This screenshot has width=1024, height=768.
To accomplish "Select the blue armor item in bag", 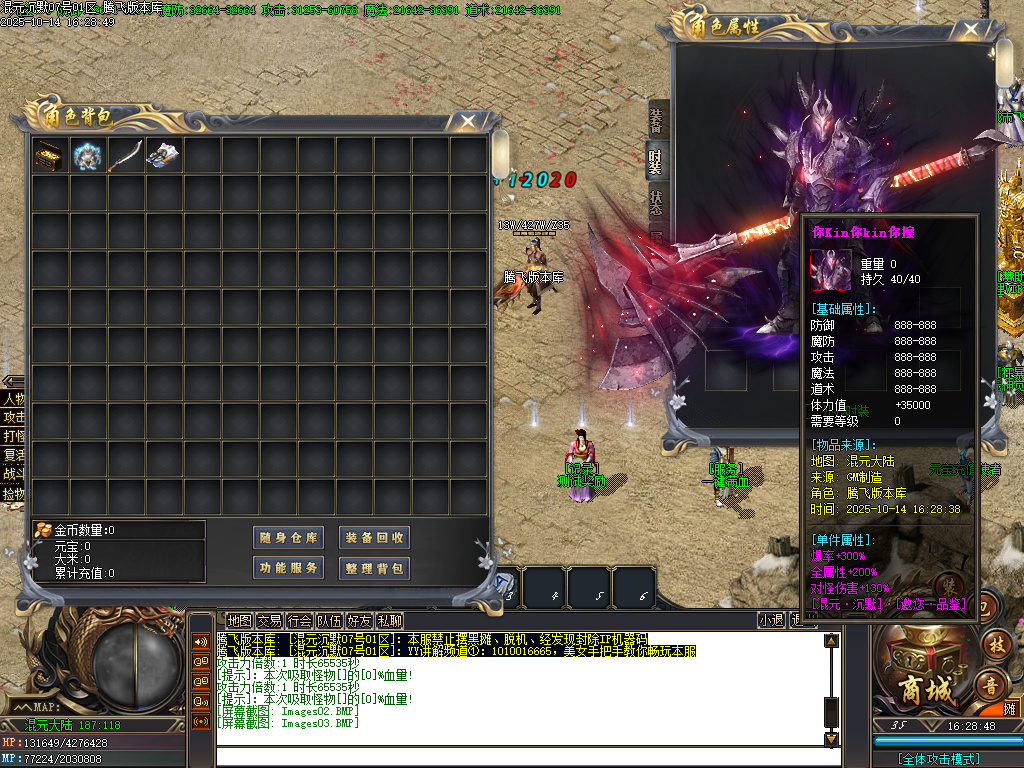I will pyautogui.click(x=87, y=155).
